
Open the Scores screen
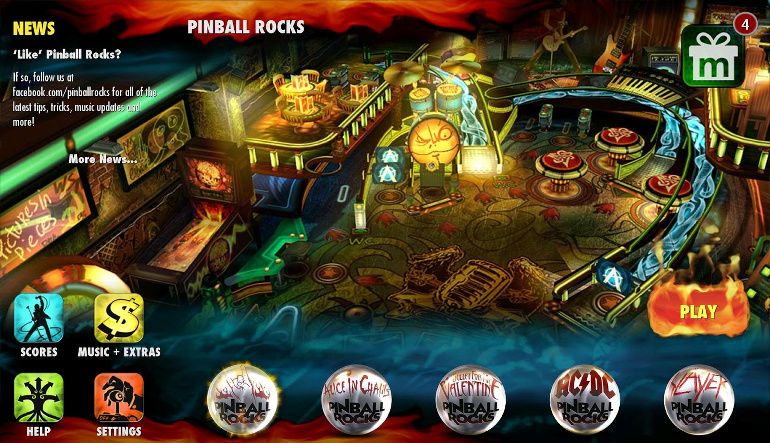point(39,318)
